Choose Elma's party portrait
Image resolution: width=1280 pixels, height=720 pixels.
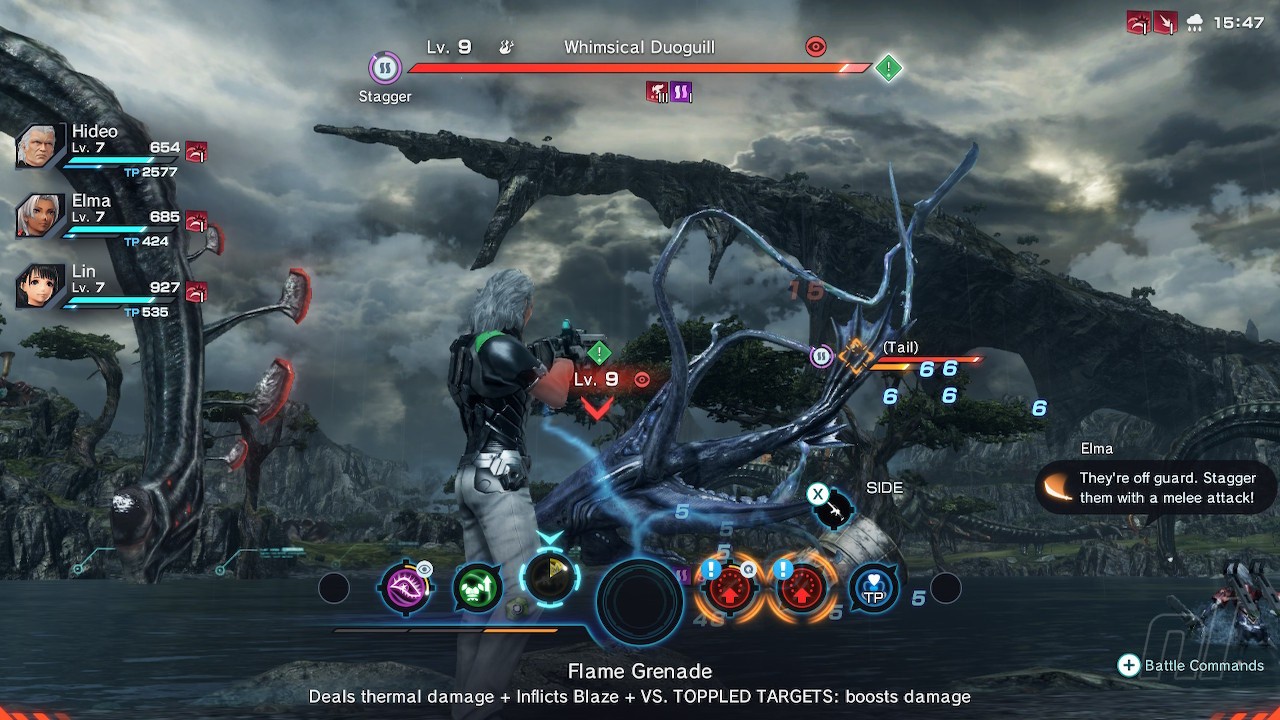pyautogui.click(x=40, y=217)
